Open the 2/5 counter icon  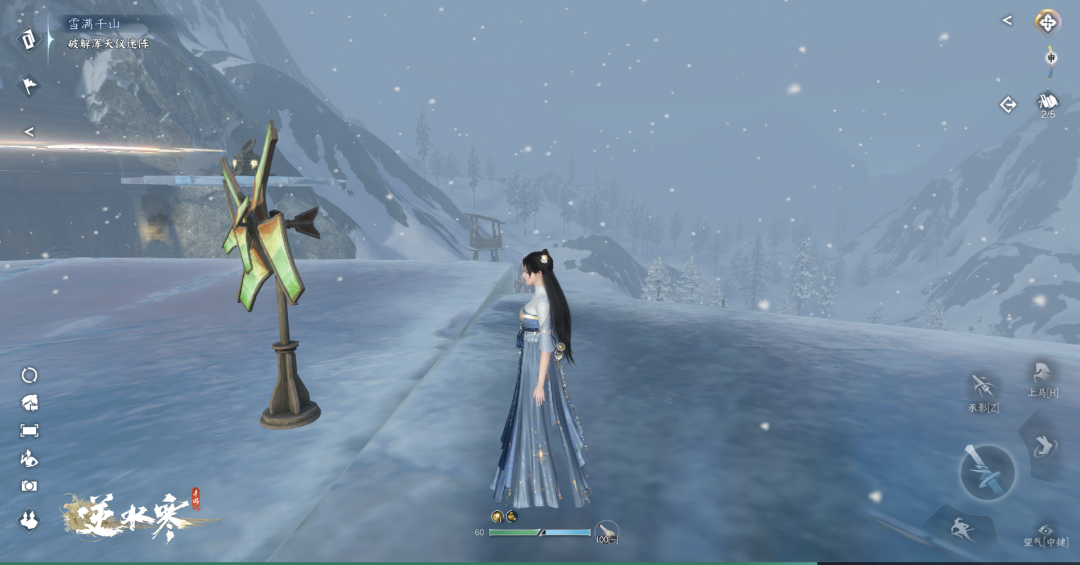[1047, 103]
